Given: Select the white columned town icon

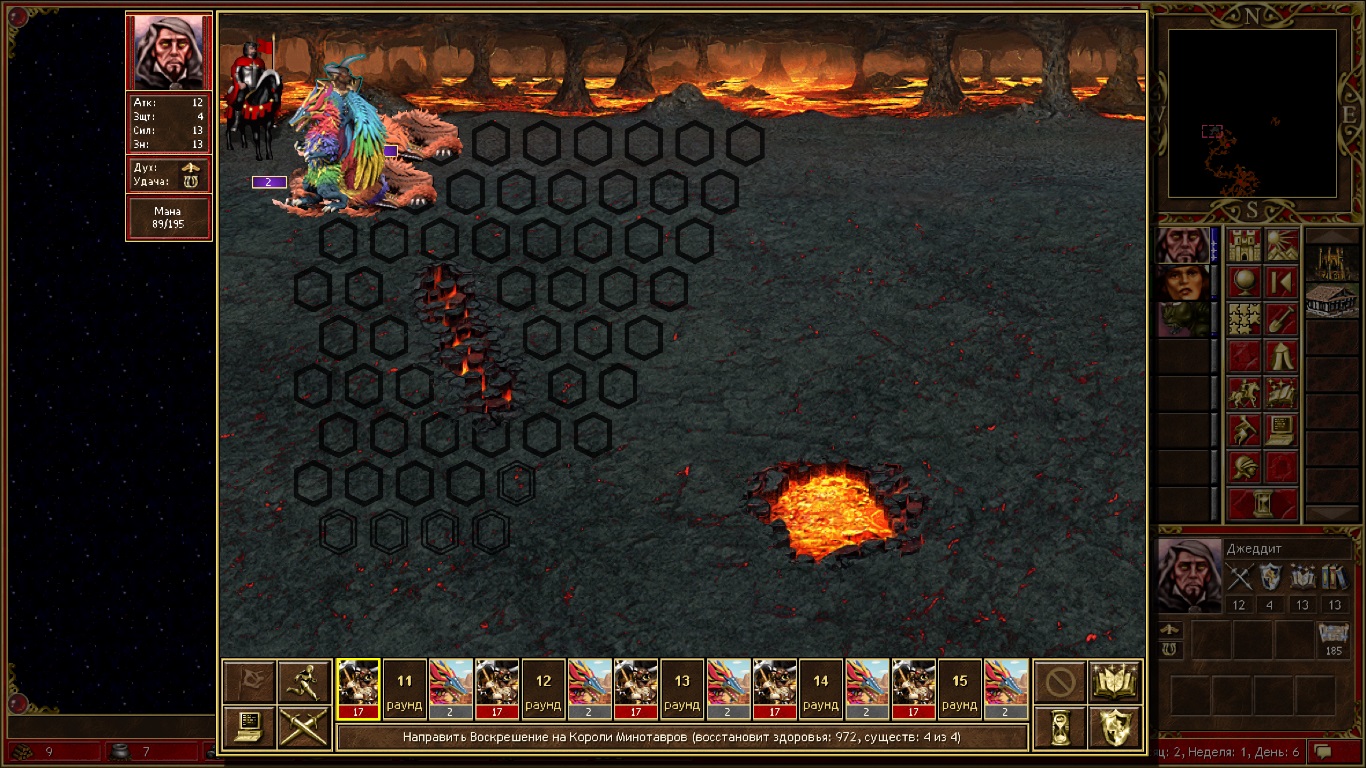Looking at the screenshot, I should click(1333, 301).
